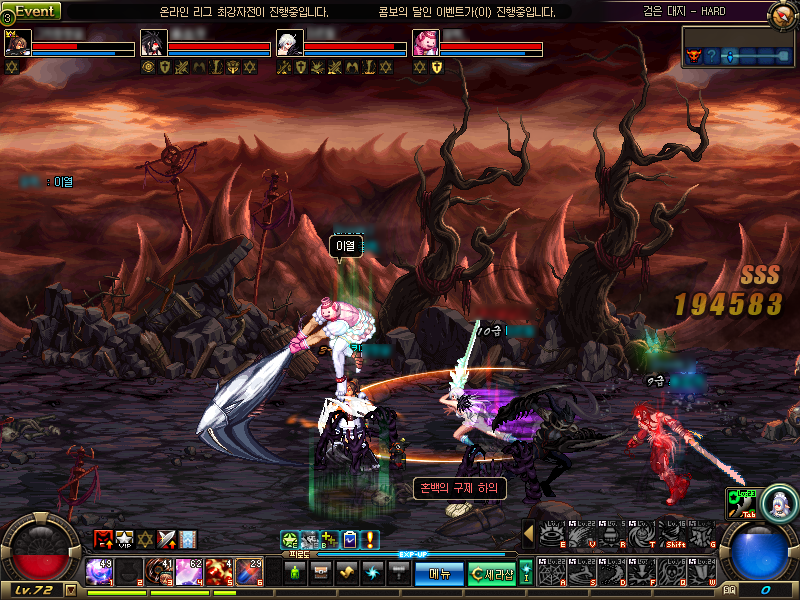Select the white-haired party member portrait
The height and width of the screenshot is (600, 800).
coord(289,43)
